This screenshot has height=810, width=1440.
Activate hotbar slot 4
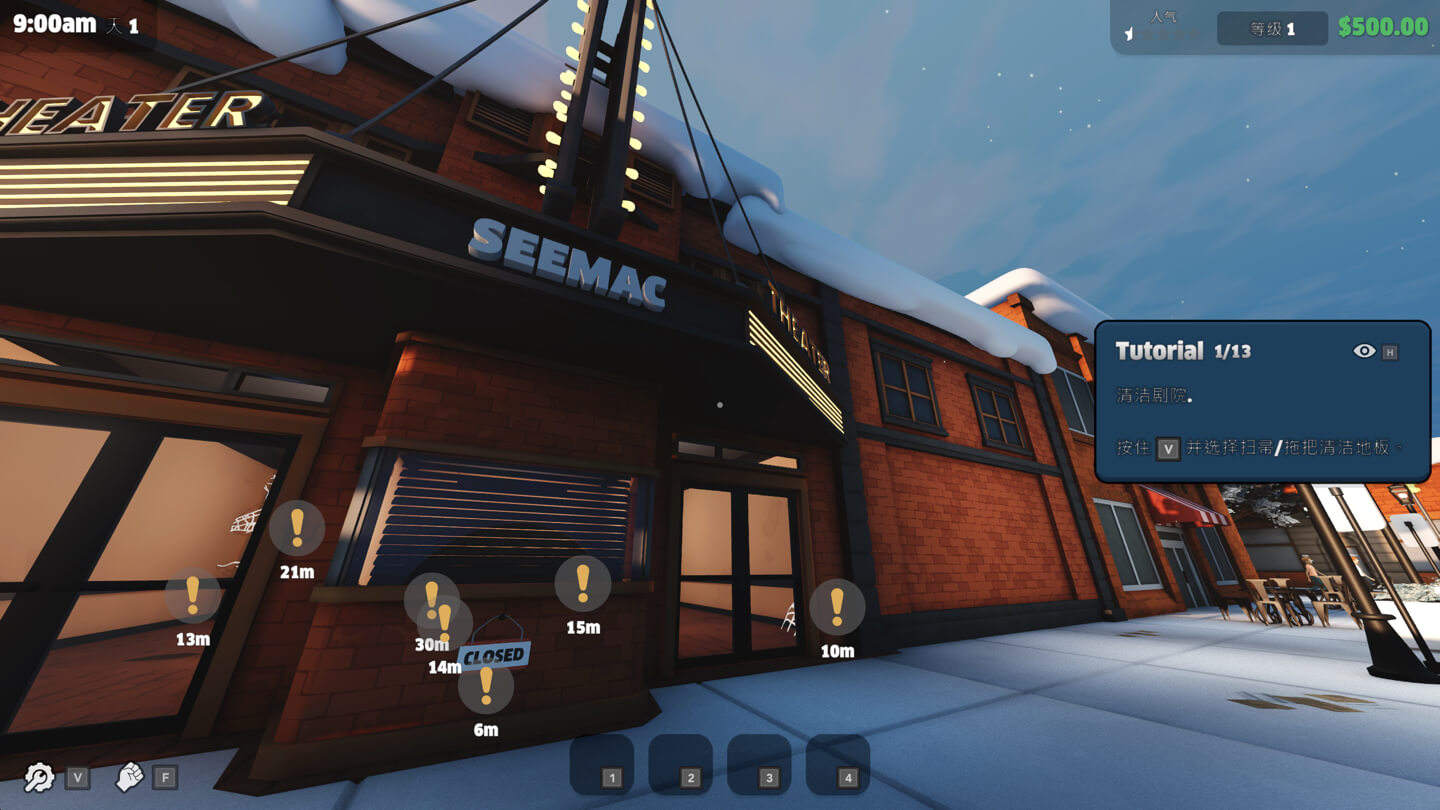[838, 765]
